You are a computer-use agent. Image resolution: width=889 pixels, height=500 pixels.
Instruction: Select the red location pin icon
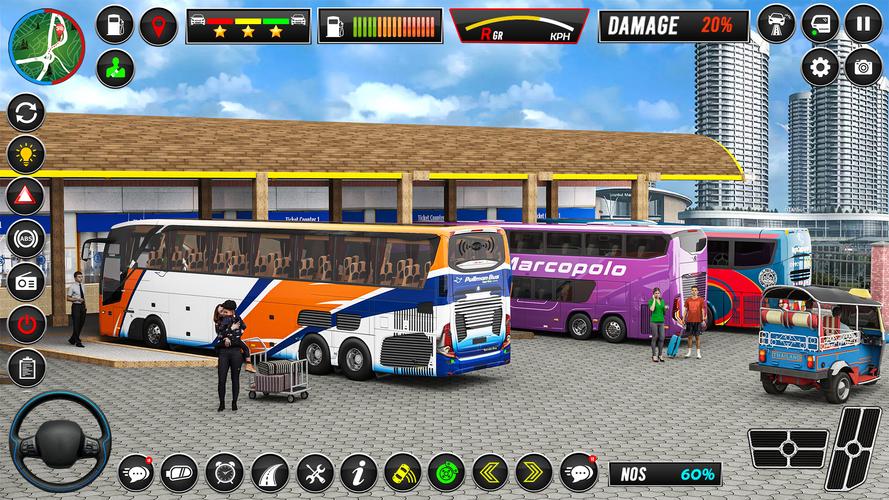[158, 26]
